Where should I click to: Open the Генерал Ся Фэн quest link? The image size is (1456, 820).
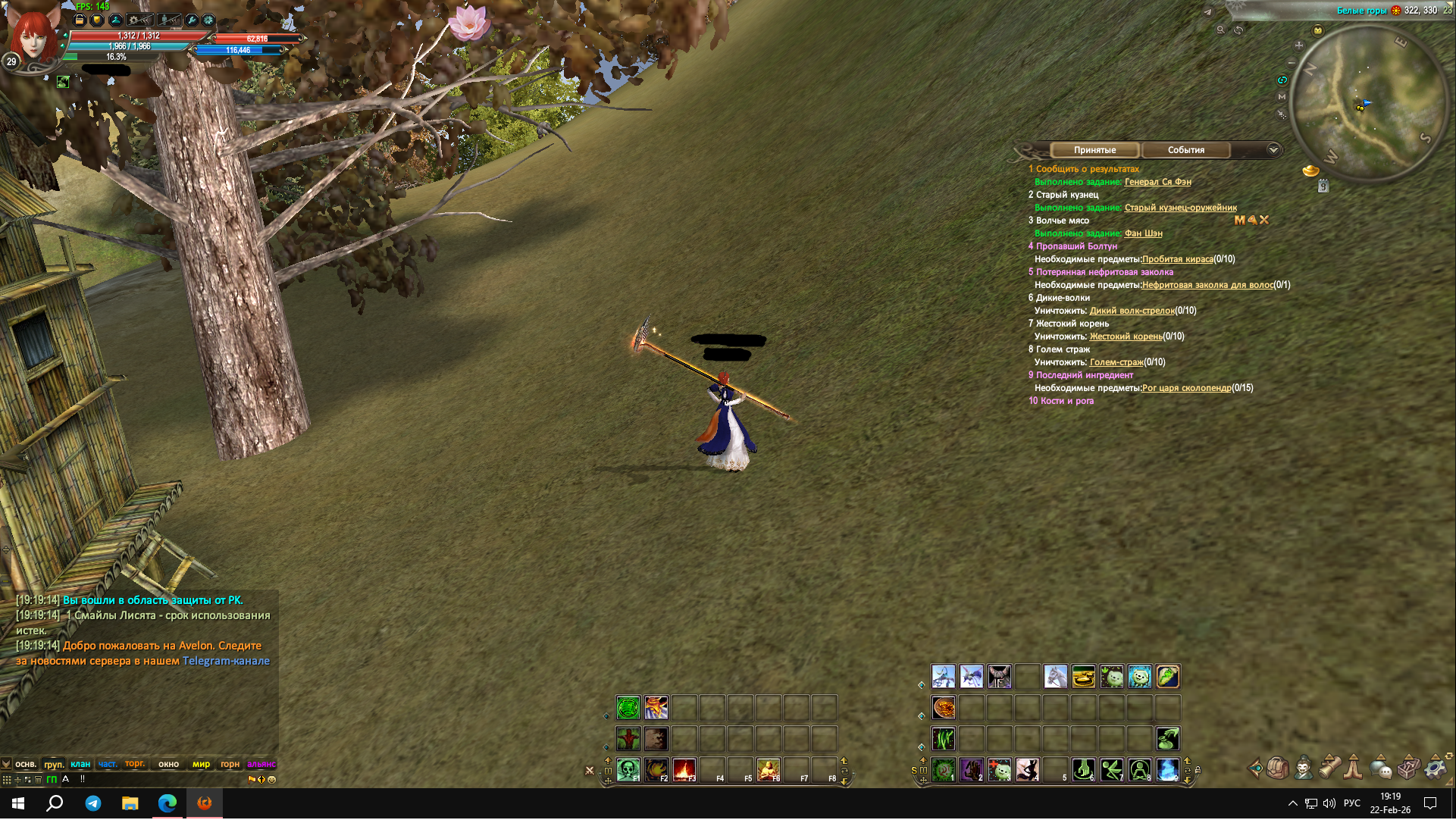click(x=1157, y=182)
